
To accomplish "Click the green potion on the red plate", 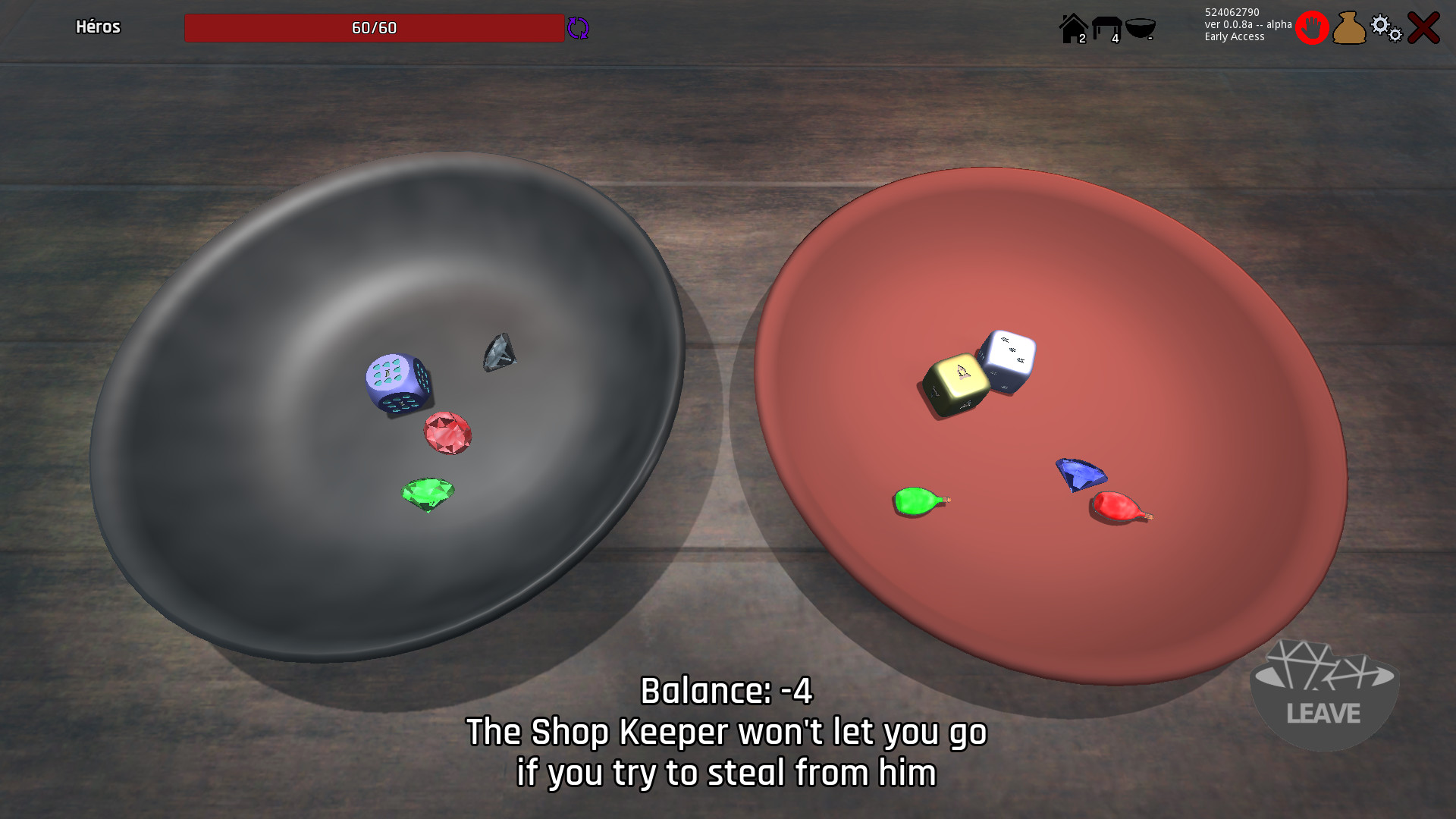I will tap(915, 500).
